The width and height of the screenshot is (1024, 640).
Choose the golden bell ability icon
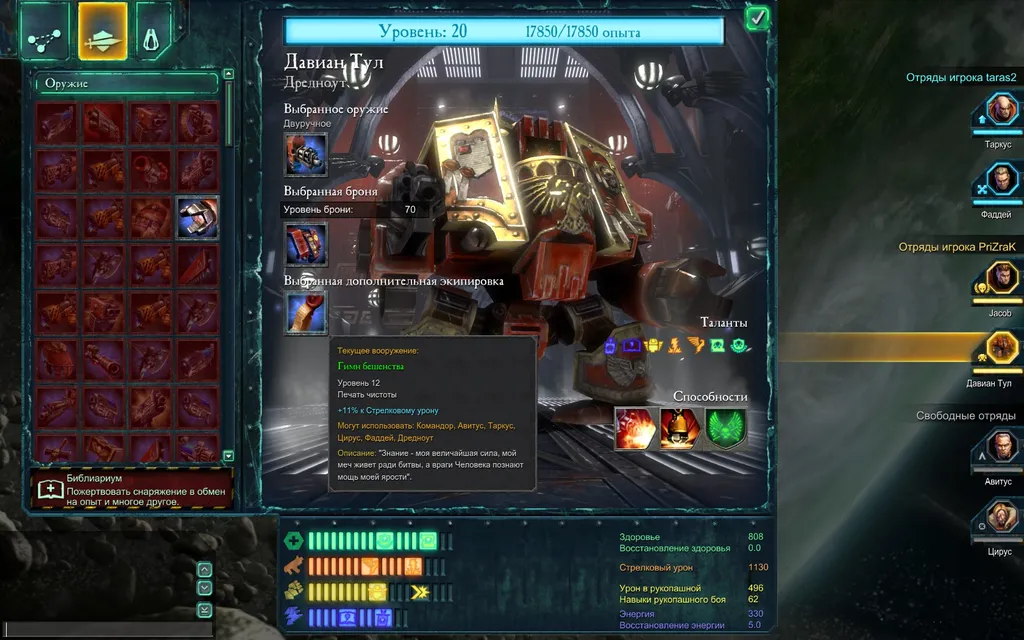(679, 428)
